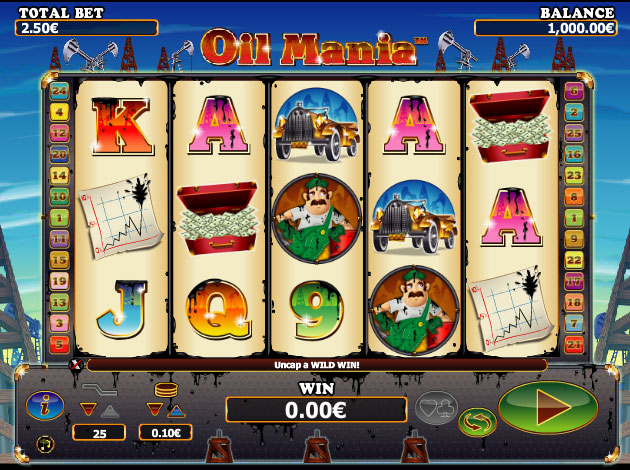Select payline 20 marker
Image resolution: width=630 pixels, height=470 pixels.
[58, 155]
